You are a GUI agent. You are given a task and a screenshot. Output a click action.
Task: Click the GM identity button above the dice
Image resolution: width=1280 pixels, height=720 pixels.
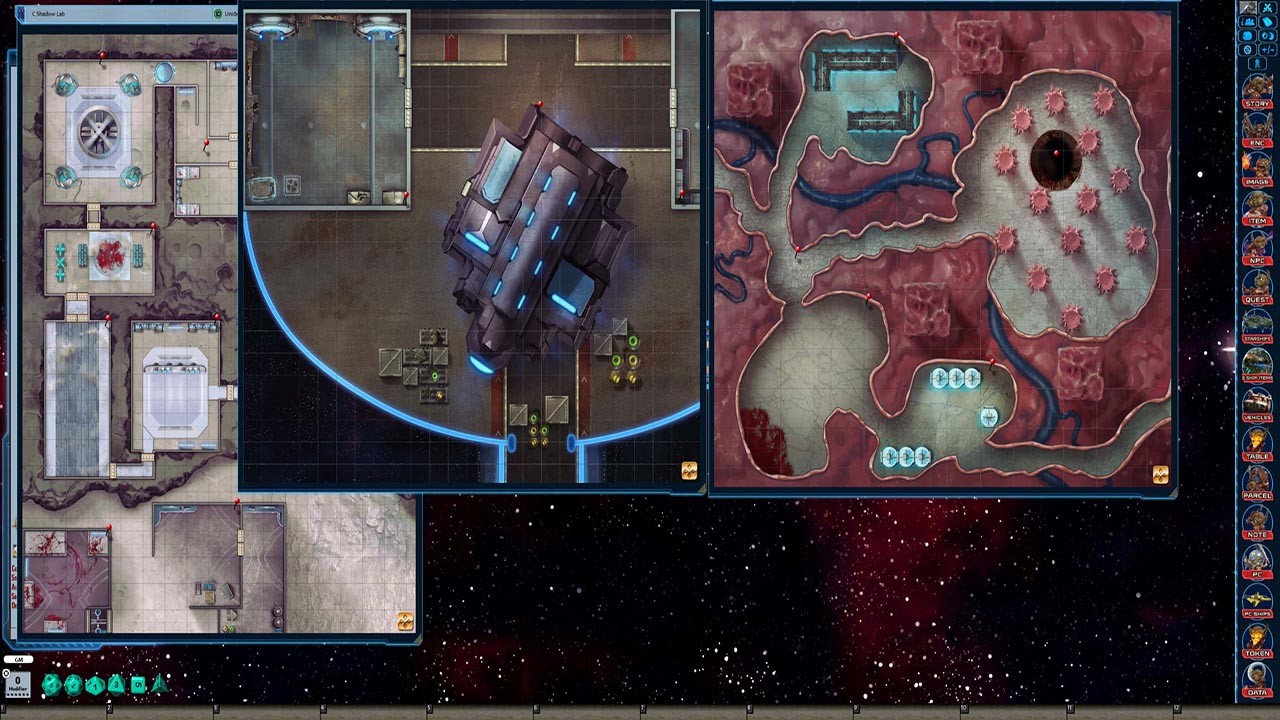point(18,659)
